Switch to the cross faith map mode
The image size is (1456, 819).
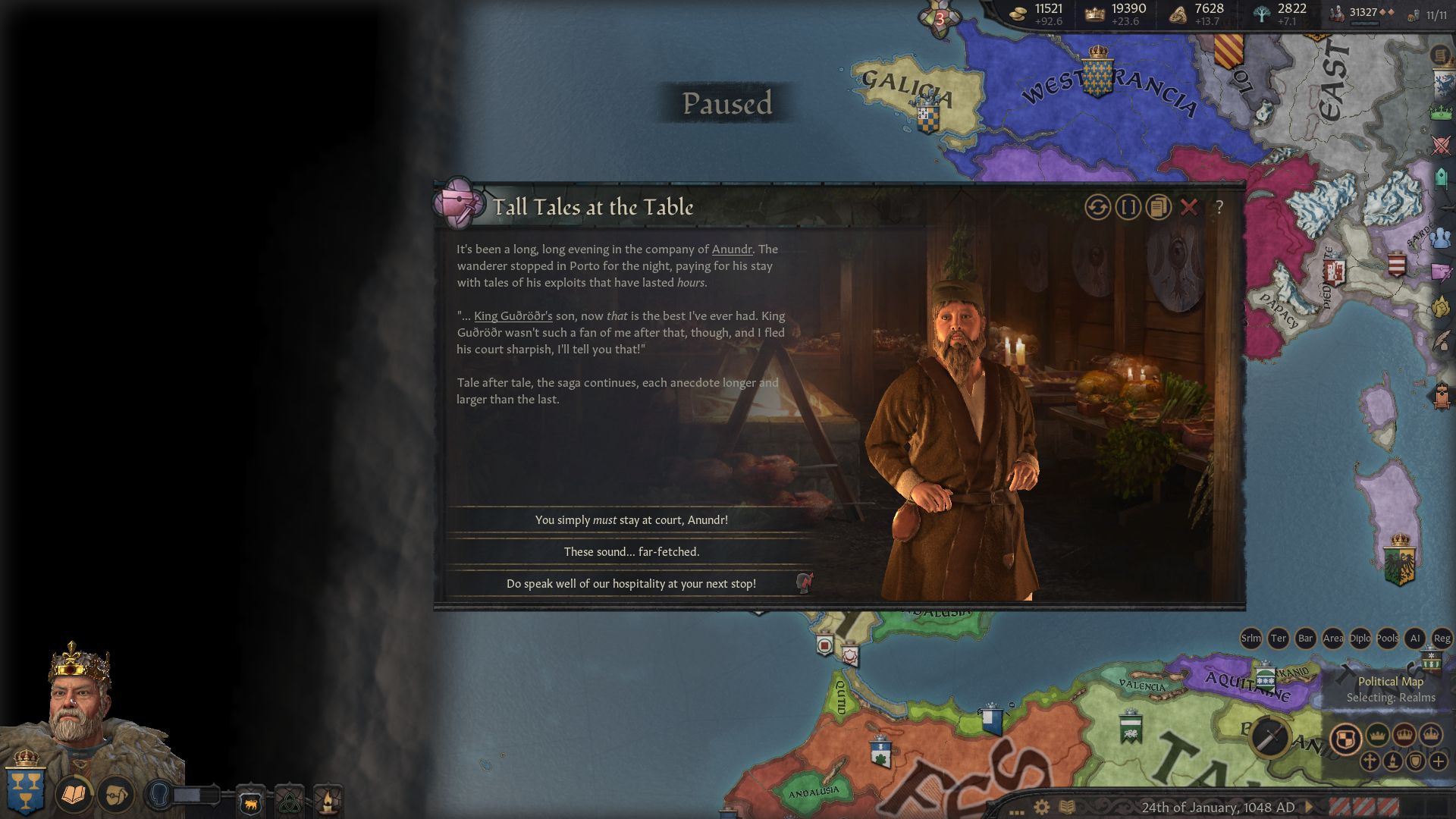(x=1370, y=761)
